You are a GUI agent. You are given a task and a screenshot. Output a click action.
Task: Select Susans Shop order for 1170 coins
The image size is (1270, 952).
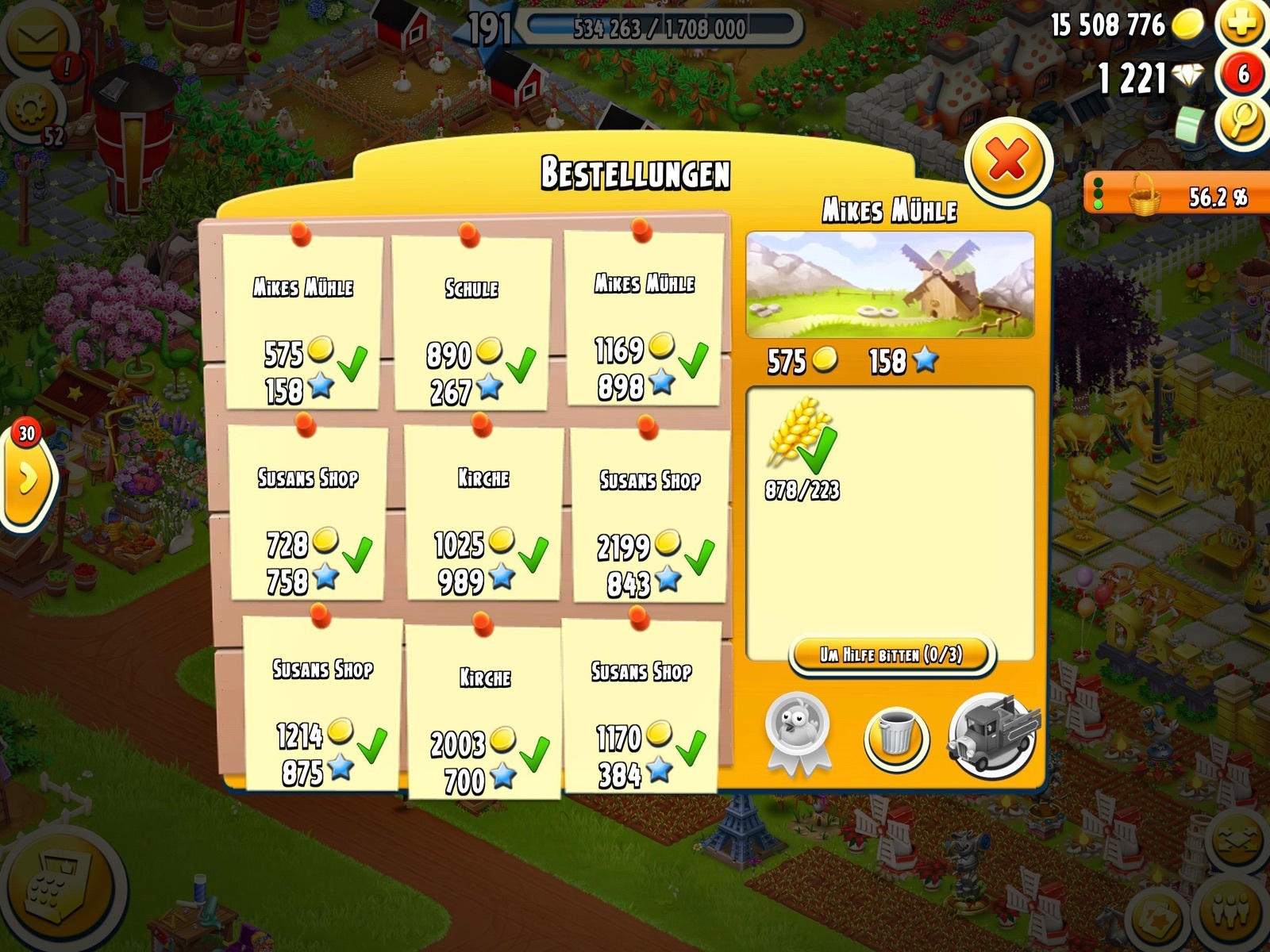click(641, 706)
